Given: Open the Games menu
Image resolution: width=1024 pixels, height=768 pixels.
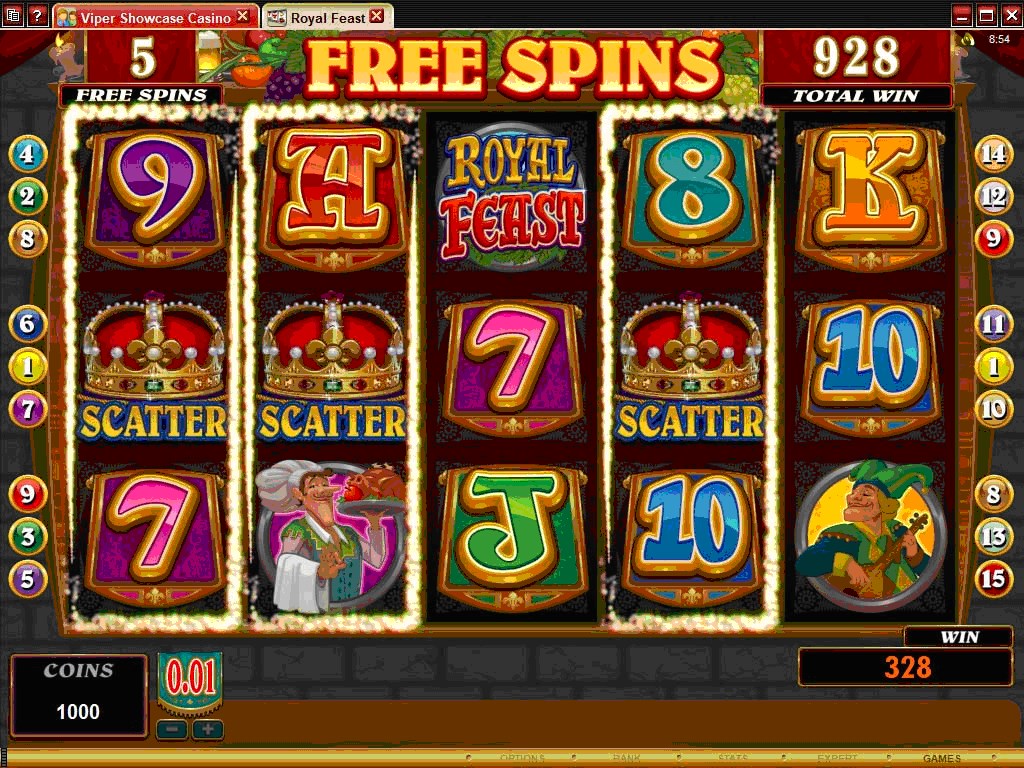Looking at the screenshot, I should point(942,758).
